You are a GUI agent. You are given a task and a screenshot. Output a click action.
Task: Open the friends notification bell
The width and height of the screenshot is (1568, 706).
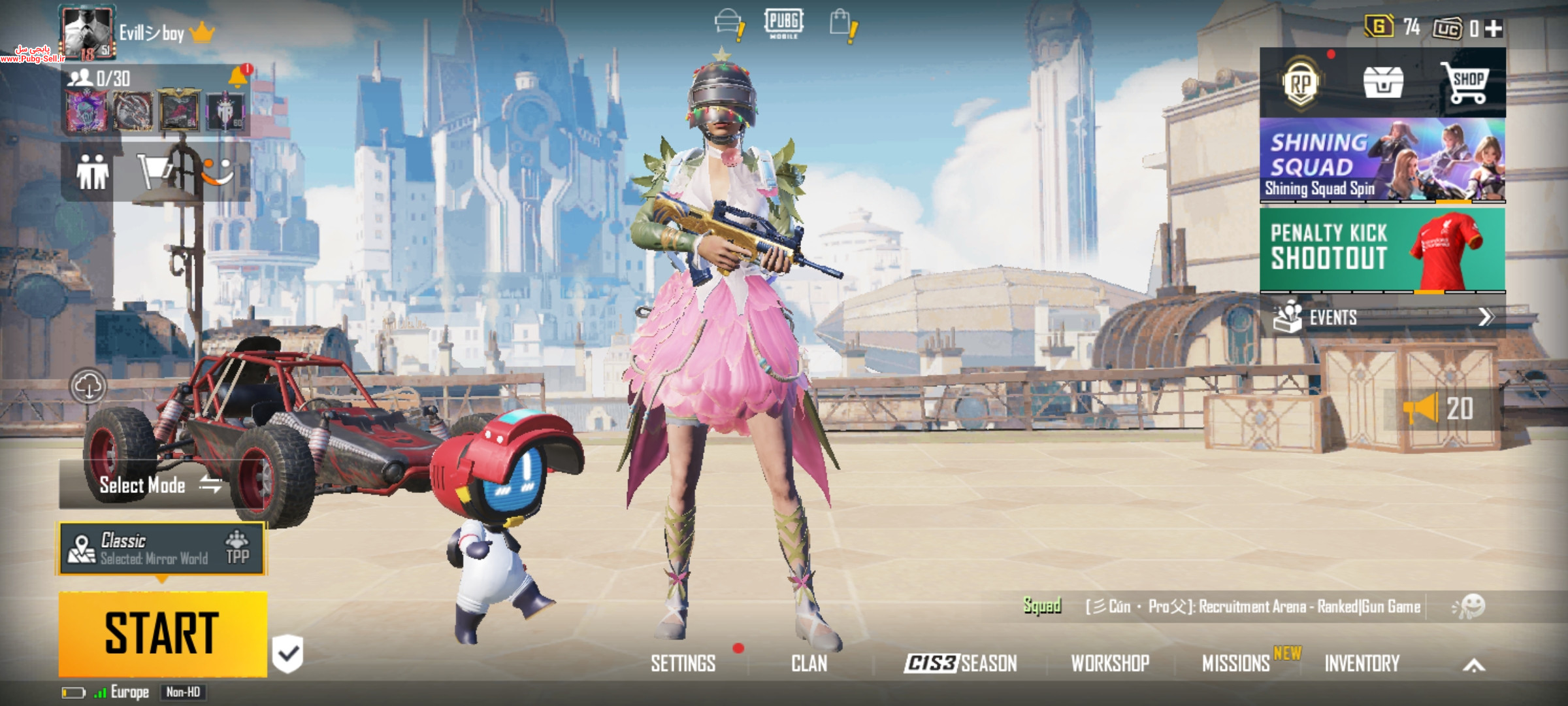(238, 78)
